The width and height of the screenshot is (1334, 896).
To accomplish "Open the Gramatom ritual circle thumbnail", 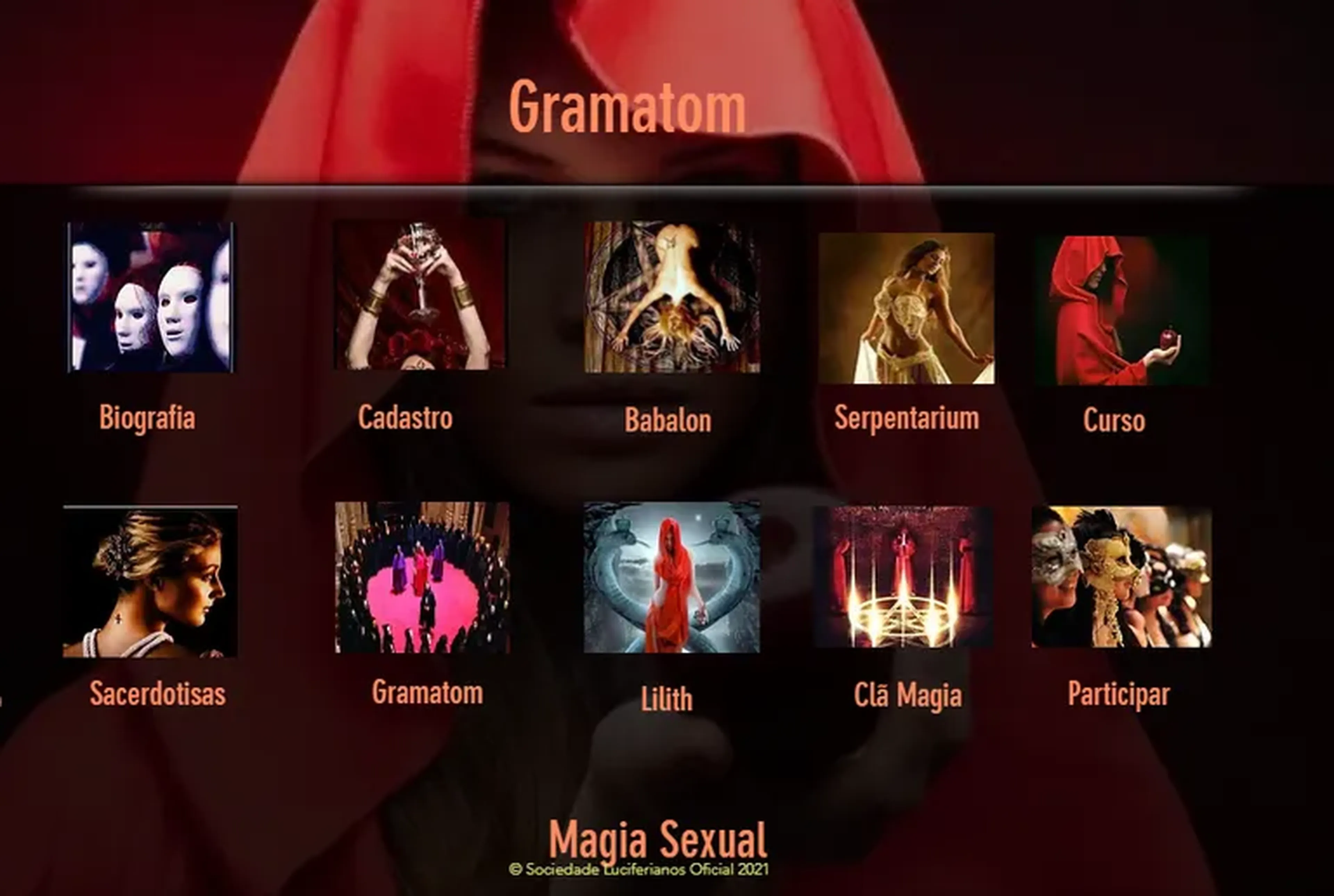I will point(422,577).
